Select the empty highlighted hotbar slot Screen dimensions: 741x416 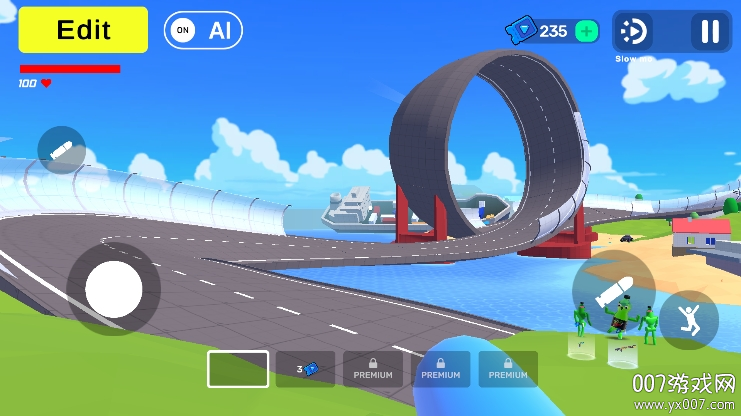pos(238,369)
